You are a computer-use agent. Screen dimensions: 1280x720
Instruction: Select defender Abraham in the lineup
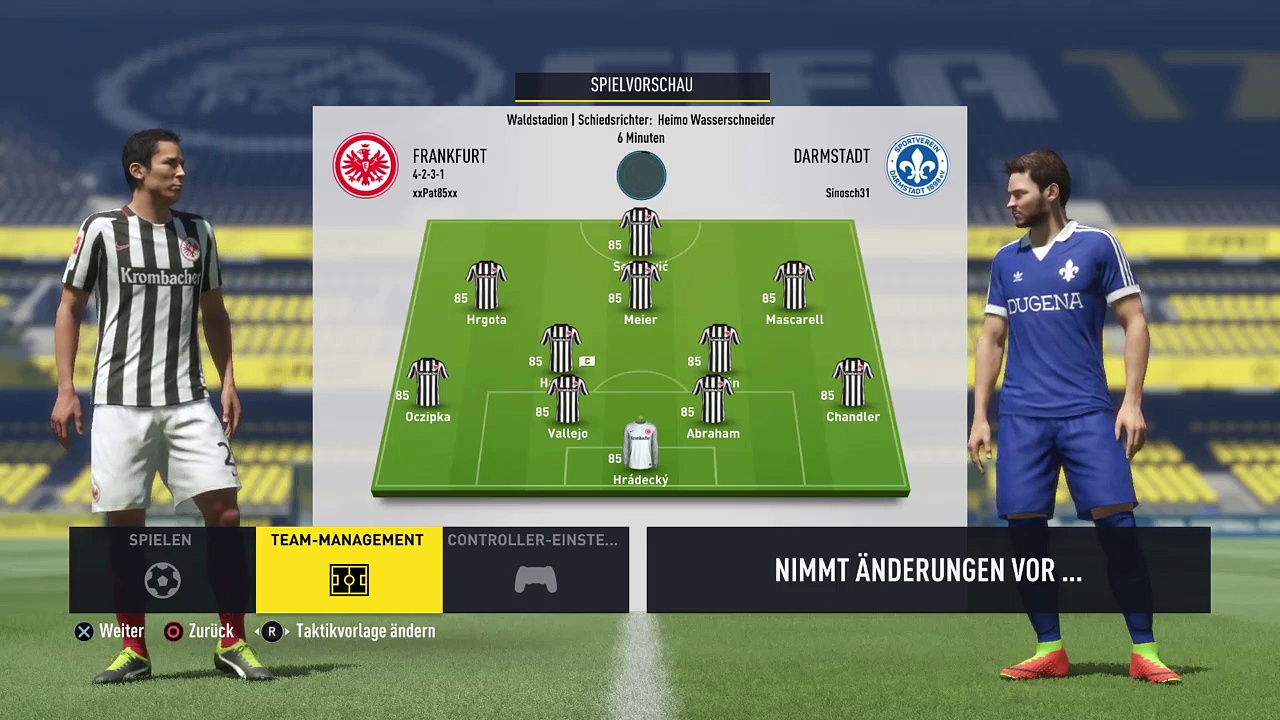[713, 400]
